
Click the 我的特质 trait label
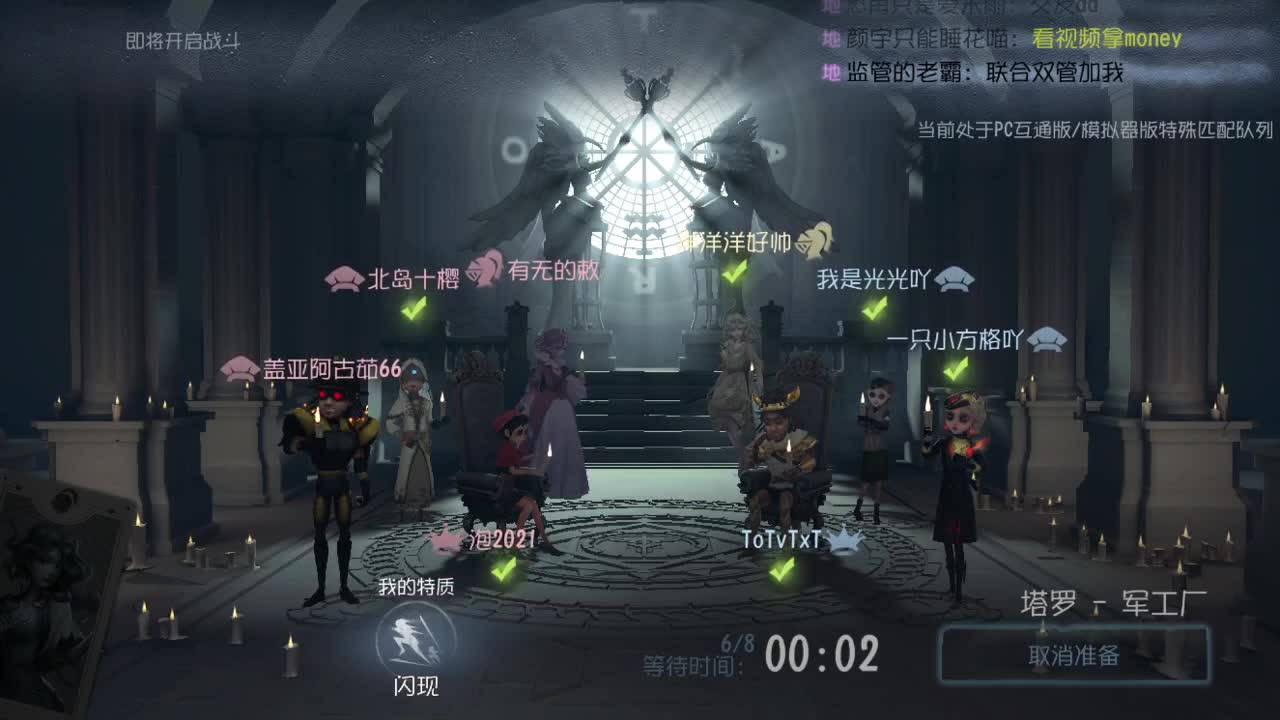417,588
